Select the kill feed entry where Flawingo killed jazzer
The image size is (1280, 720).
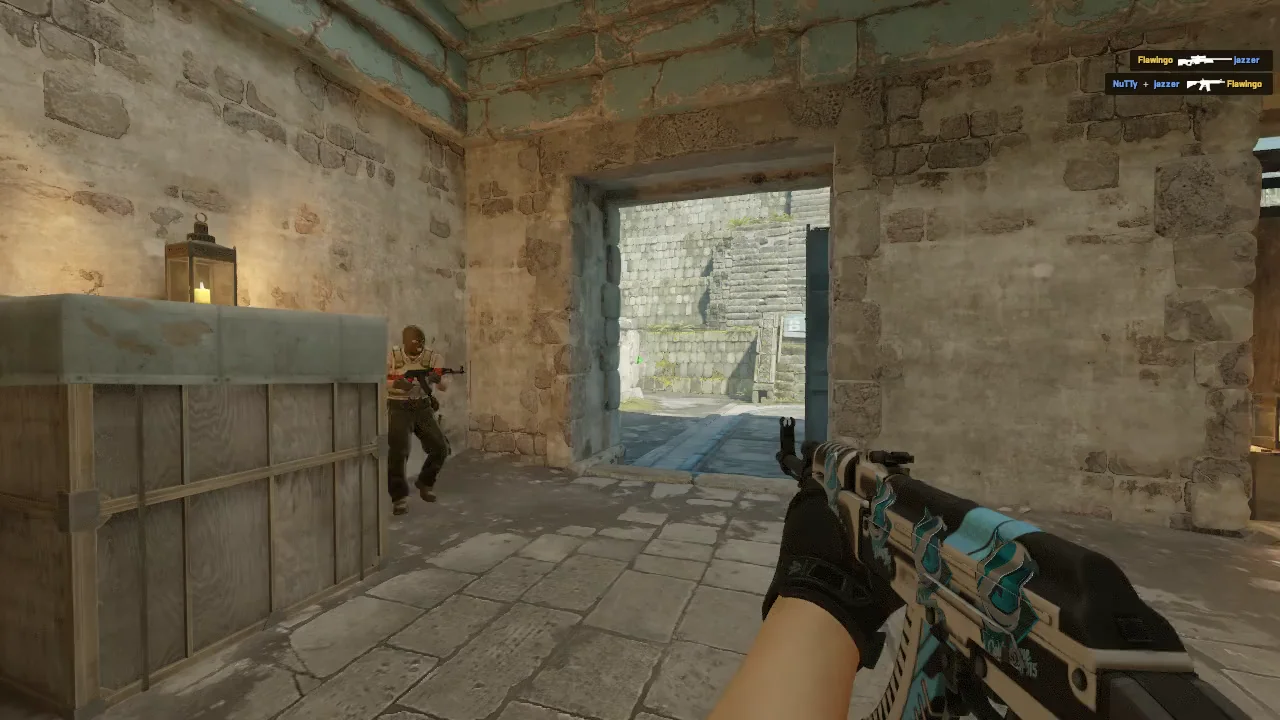pyautogui.click(x=1200, y=60)
